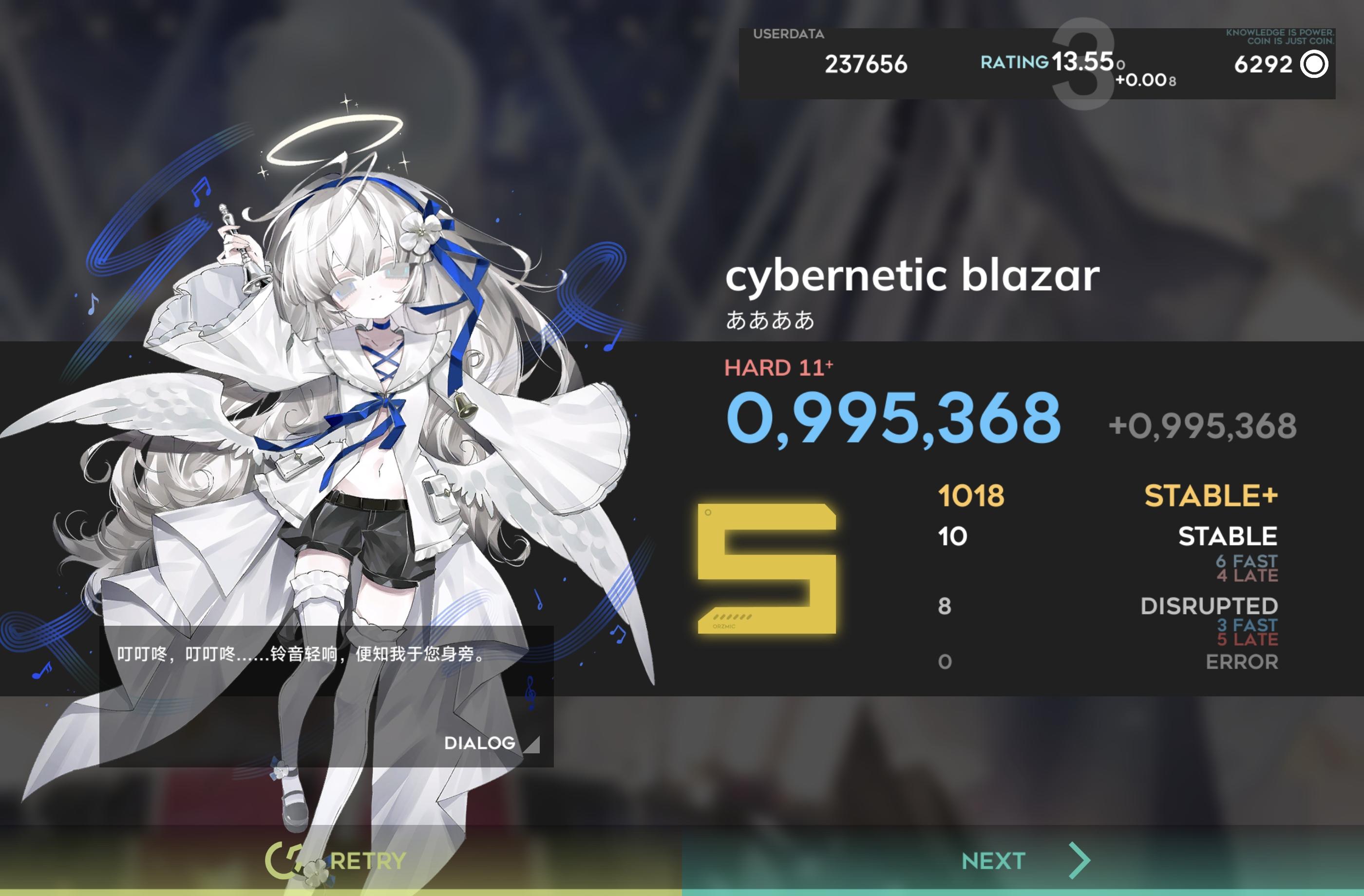Toggle the 6 FAST indicator
Screen dimensions: 1364x896
pos(1247,562)
